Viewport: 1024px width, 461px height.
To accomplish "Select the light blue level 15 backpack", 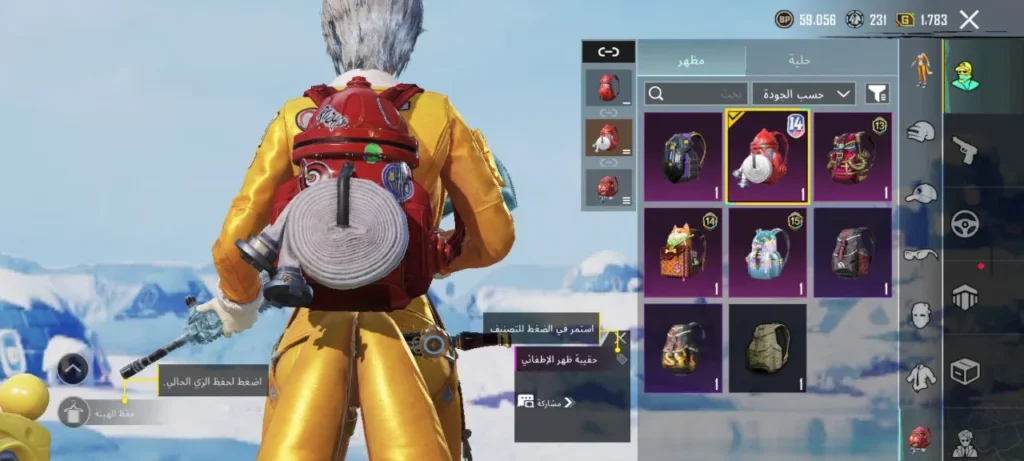I will pyautogui.click(x=767, y=253).
